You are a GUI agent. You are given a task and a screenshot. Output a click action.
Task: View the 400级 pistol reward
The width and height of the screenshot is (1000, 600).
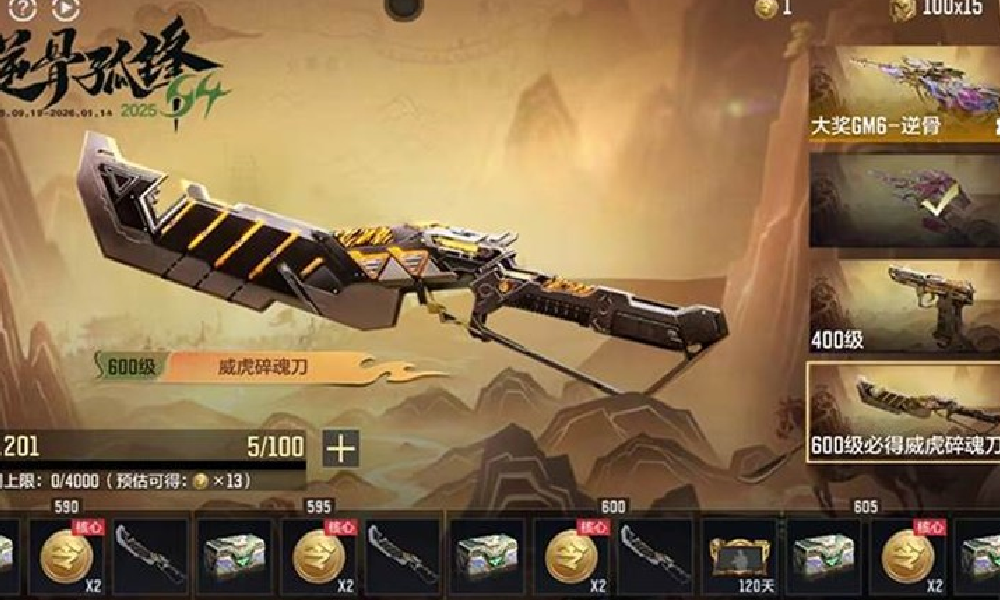tap(904, 305)
